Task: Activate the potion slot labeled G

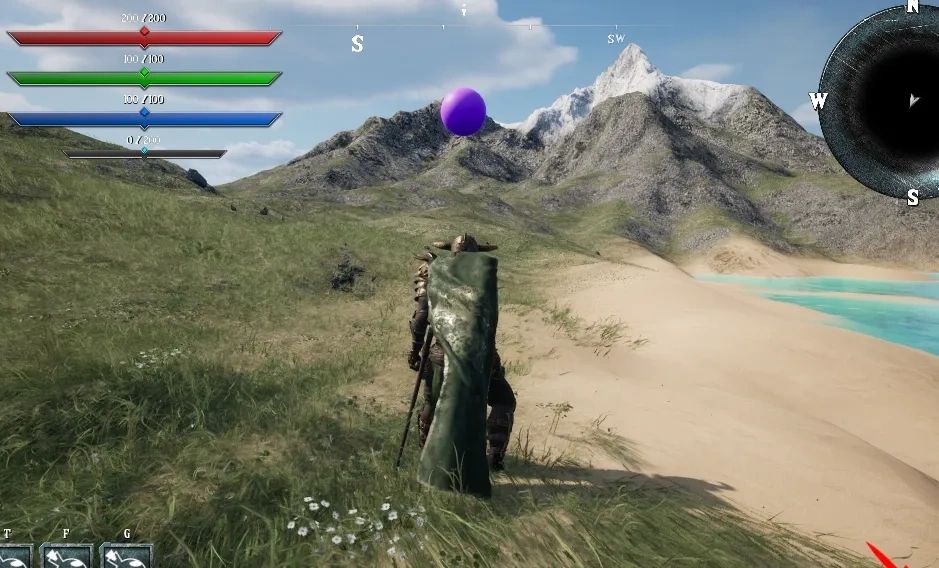Action: pyautogui.click(x=127, y=555)
